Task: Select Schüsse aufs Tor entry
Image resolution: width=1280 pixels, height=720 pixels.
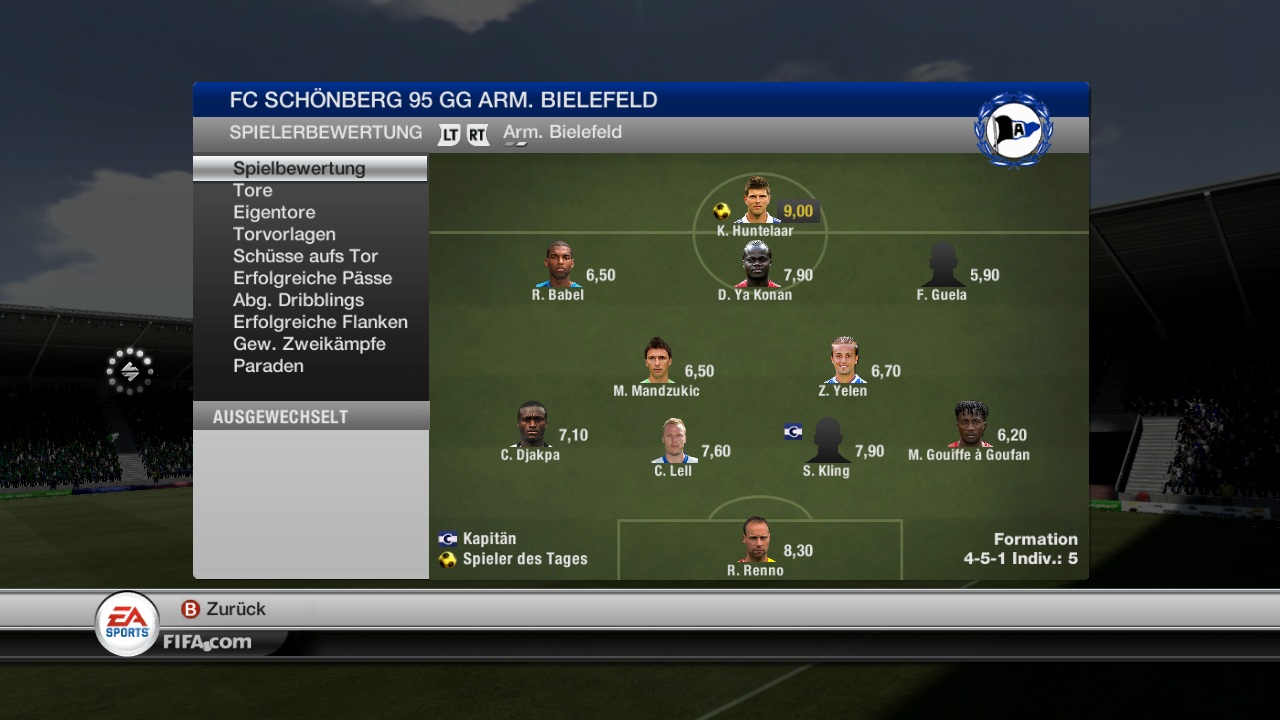Action: (x=305, y=256)
